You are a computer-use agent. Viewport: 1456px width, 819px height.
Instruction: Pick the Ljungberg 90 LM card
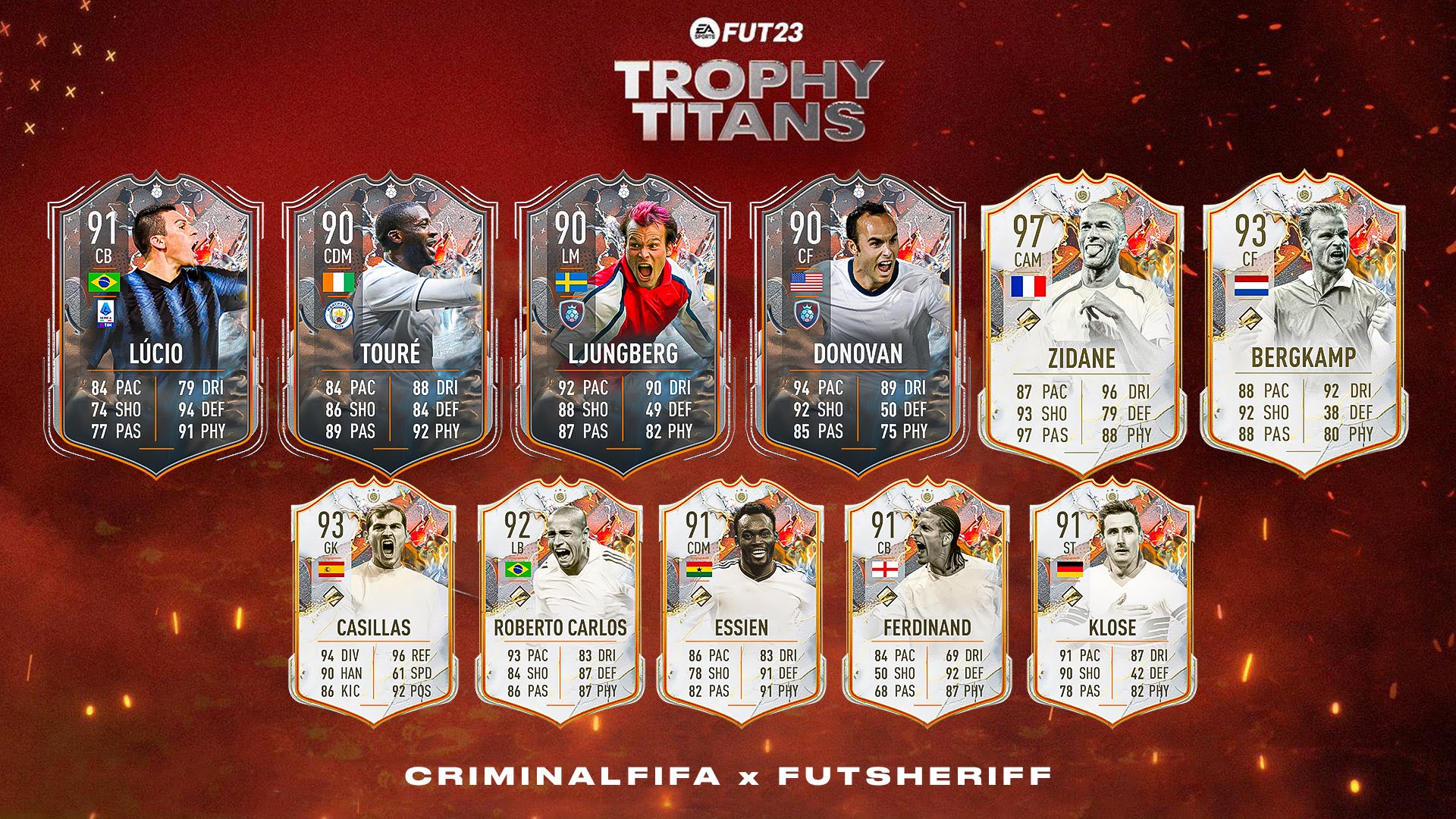[623, 326]
